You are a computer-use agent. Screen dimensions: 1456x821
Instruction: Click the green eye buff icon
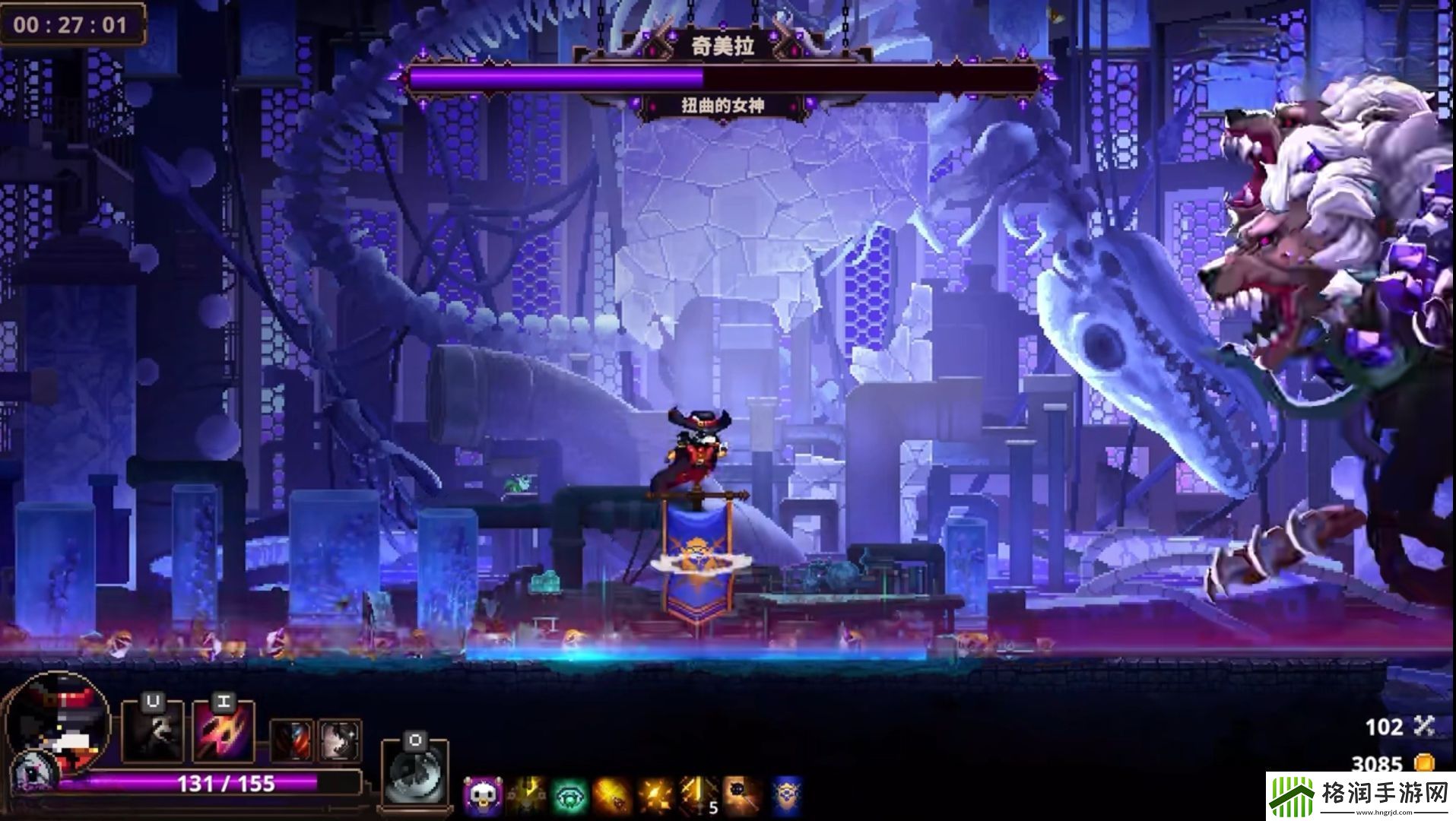(x=570, y=796)
